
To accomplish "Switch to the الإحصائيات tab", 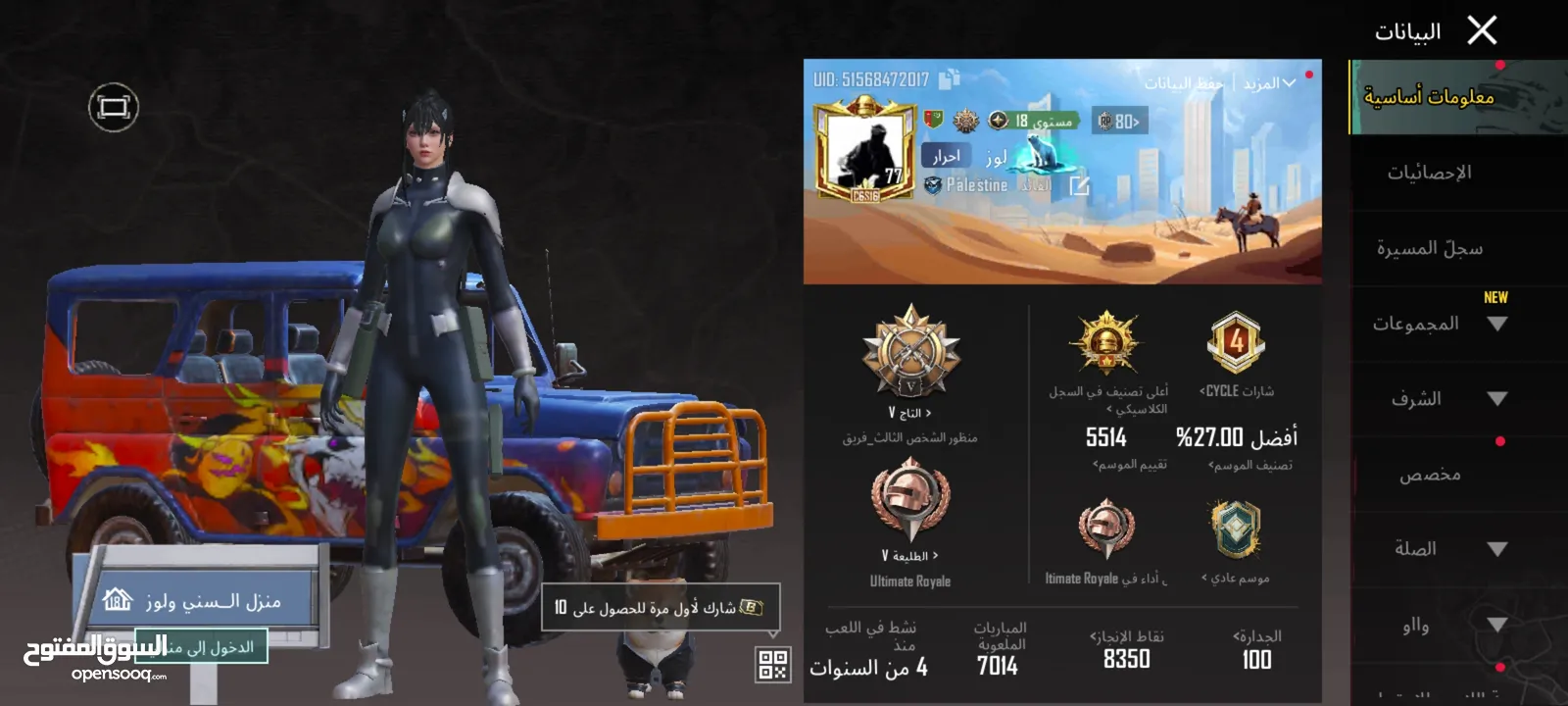I will [x=1429, y=173].
